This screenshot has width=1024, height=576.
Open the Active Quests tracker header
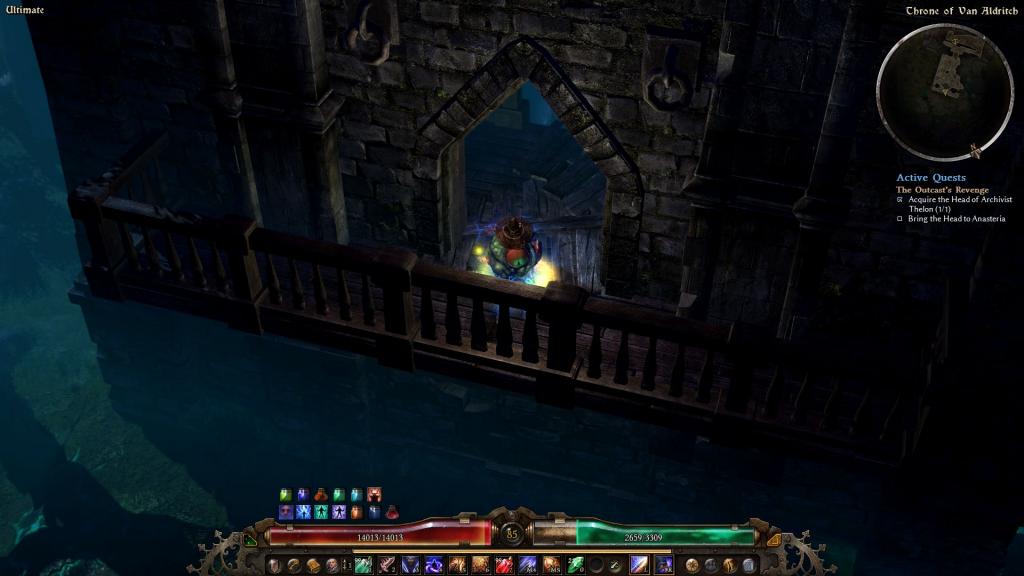pos(930,178)
